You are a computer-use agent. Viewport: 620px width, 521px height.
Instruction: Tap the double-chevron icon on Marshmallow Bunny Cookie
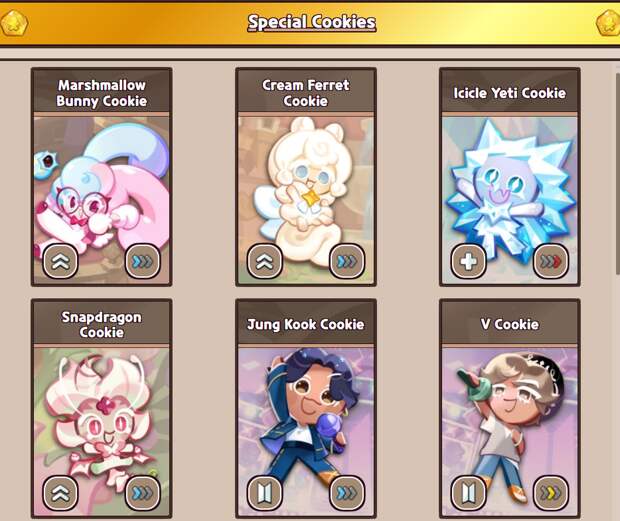[x=60, y=262]
